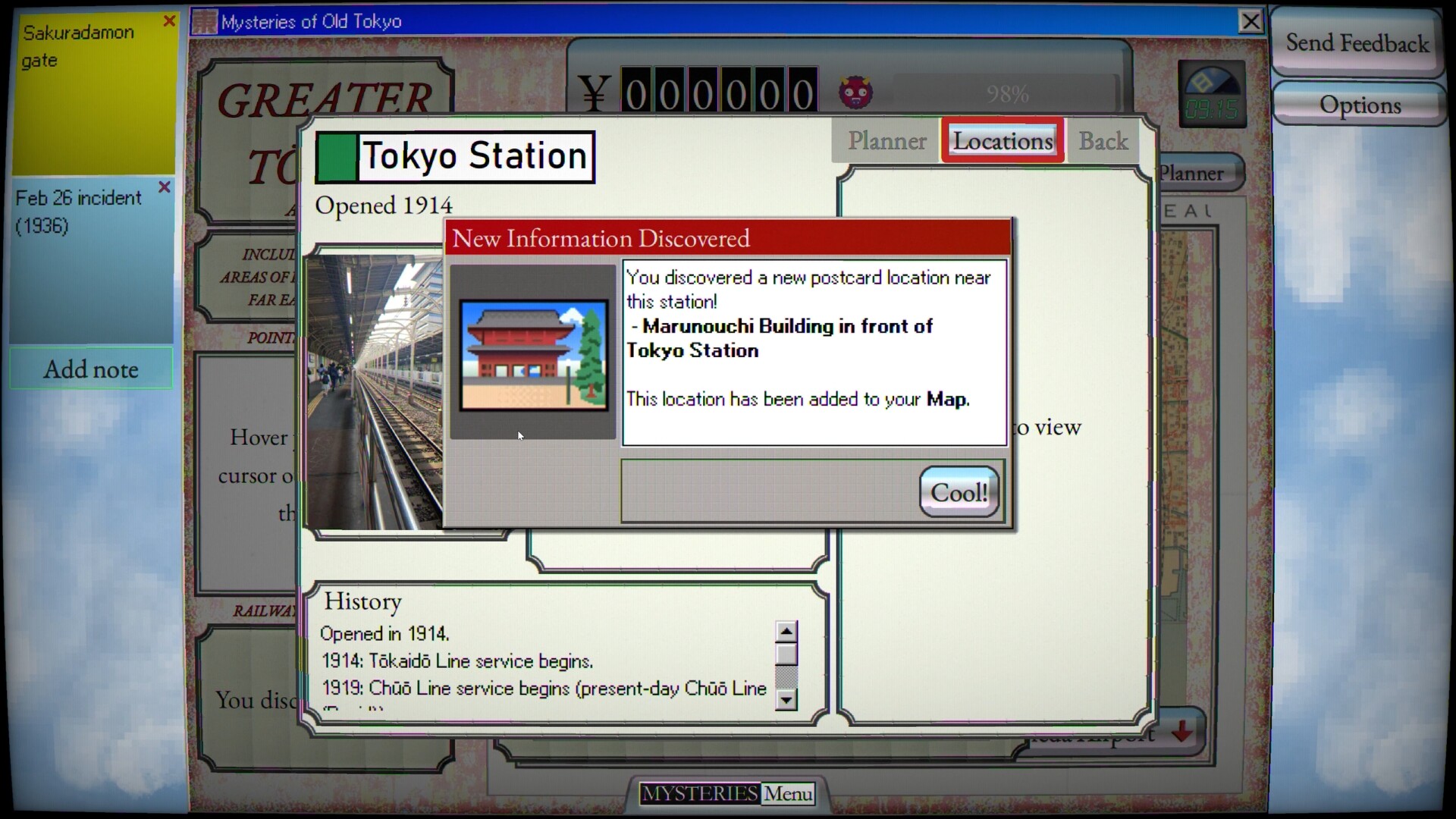Open the Menu at the bottom bar
Viewport: 1456px width, 819px height.
coord(787,794)
